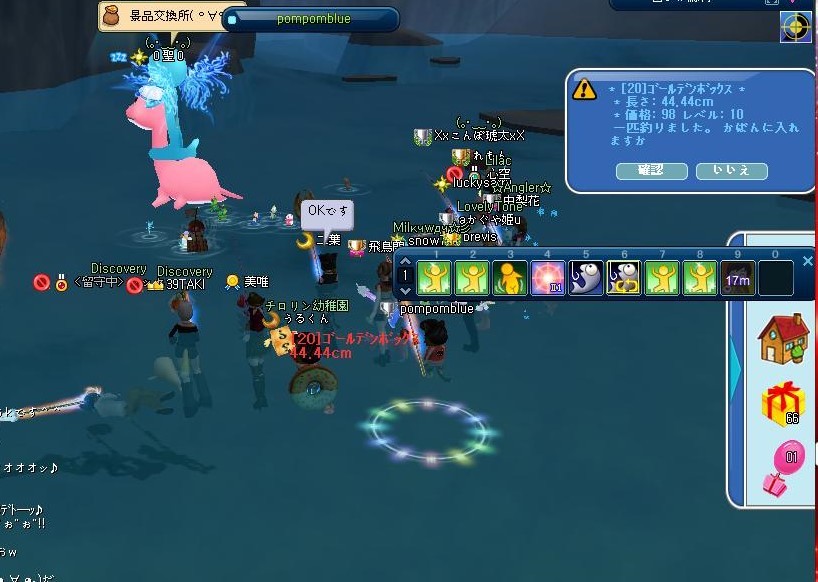This screenshot has width=818, height=582.
Task: Click the 17m timer item in slot 9
Action: click(x=737, y=277)
